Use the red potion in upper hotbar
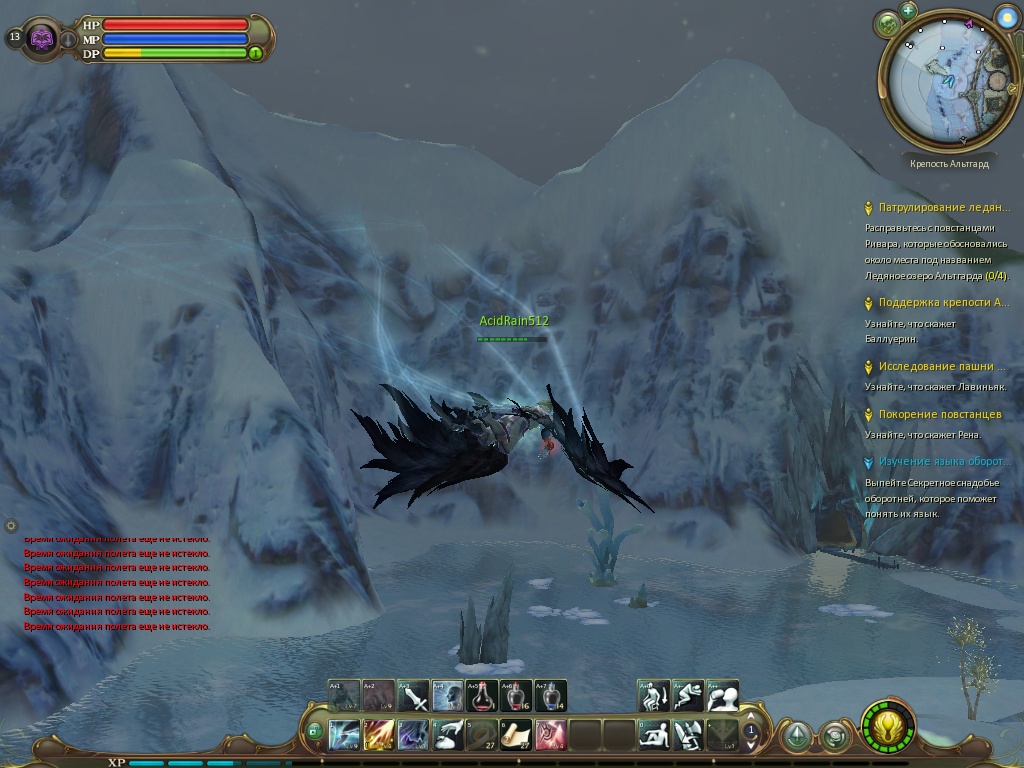1024x768 pixels. click(483, 695)
